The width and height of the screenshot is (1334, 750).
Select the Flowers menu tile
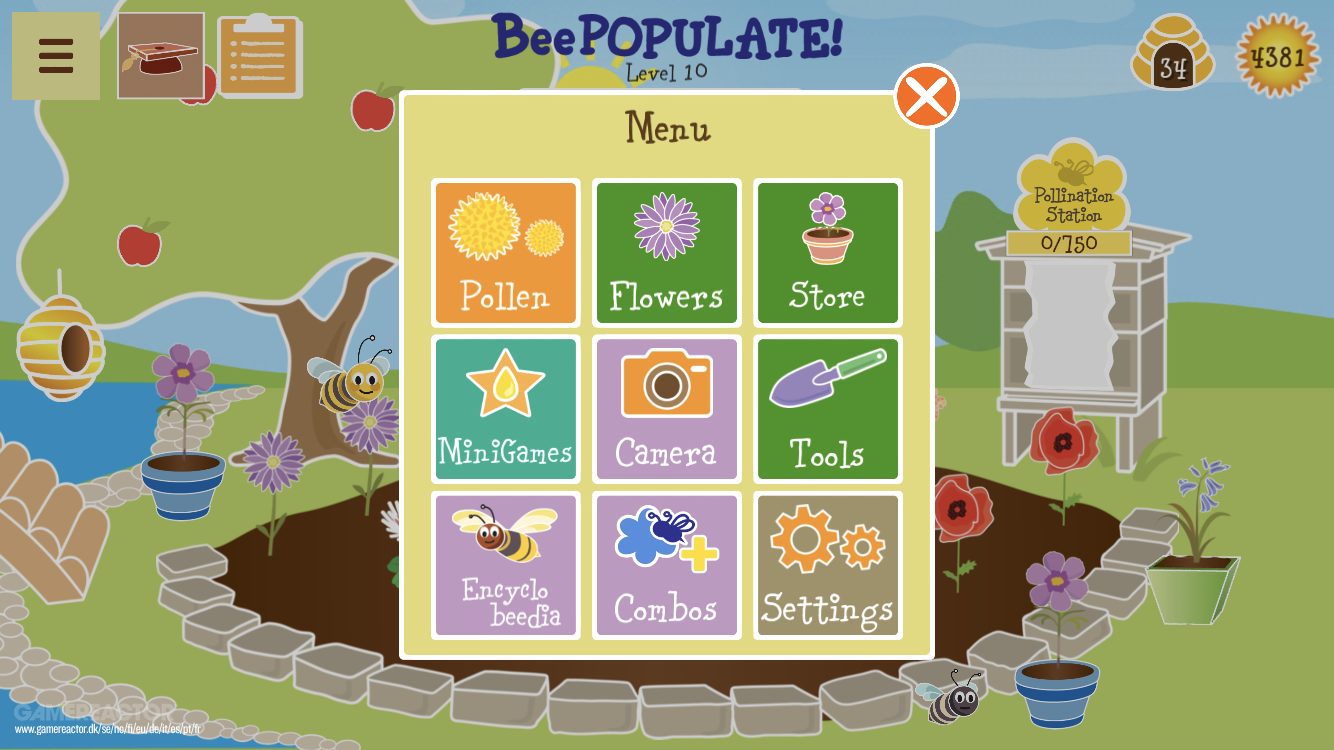[666, 253]
